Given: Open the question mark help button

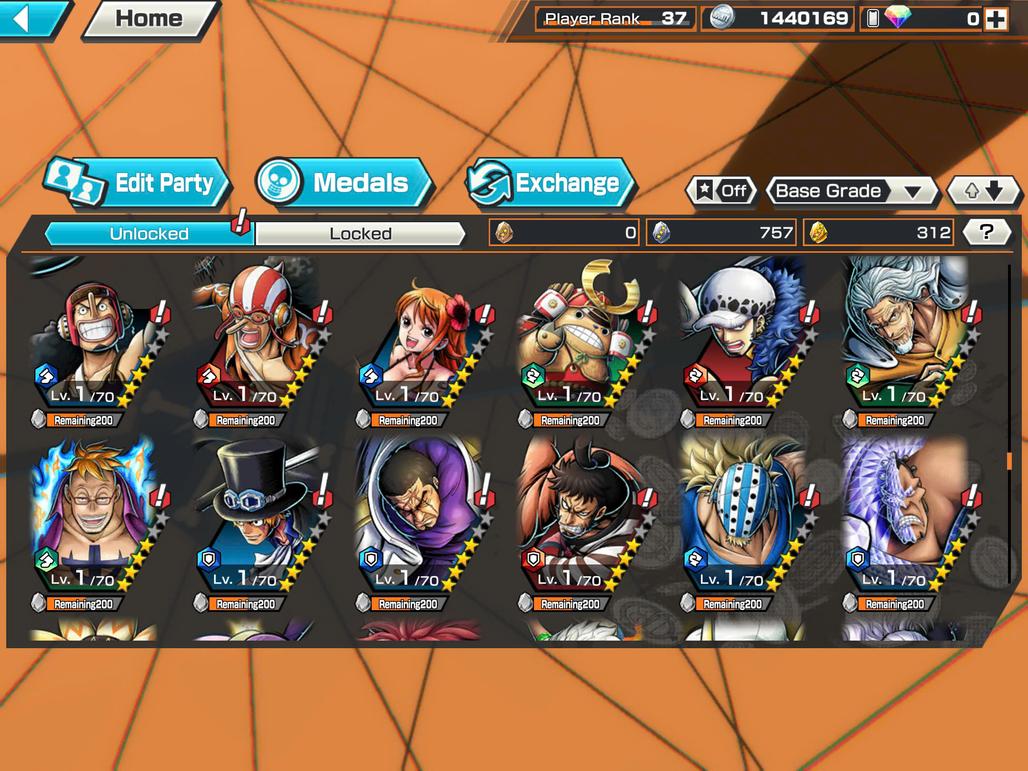Looking at the screenshot, I should [x=986, y=233].
